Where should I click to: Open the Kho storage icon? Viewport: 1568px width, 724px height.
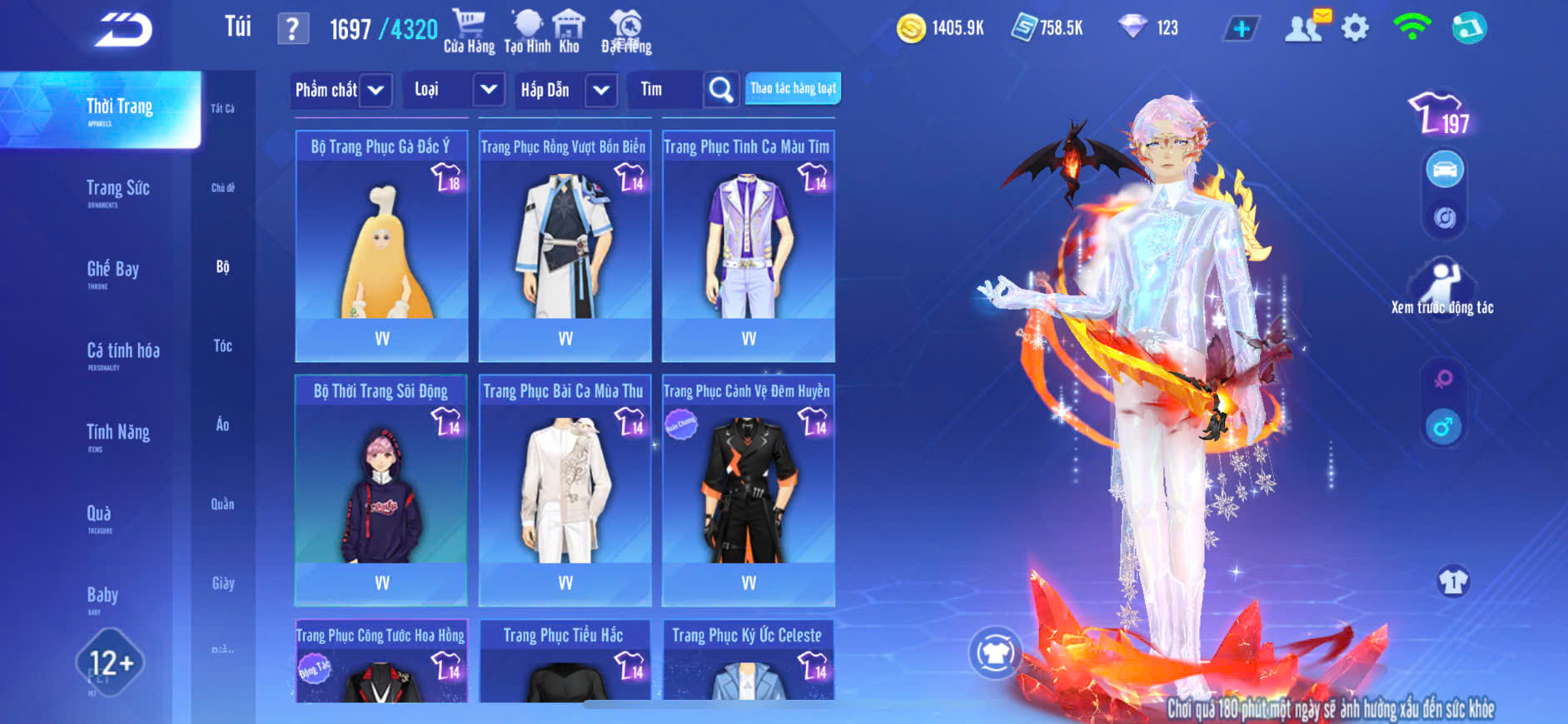569,32
